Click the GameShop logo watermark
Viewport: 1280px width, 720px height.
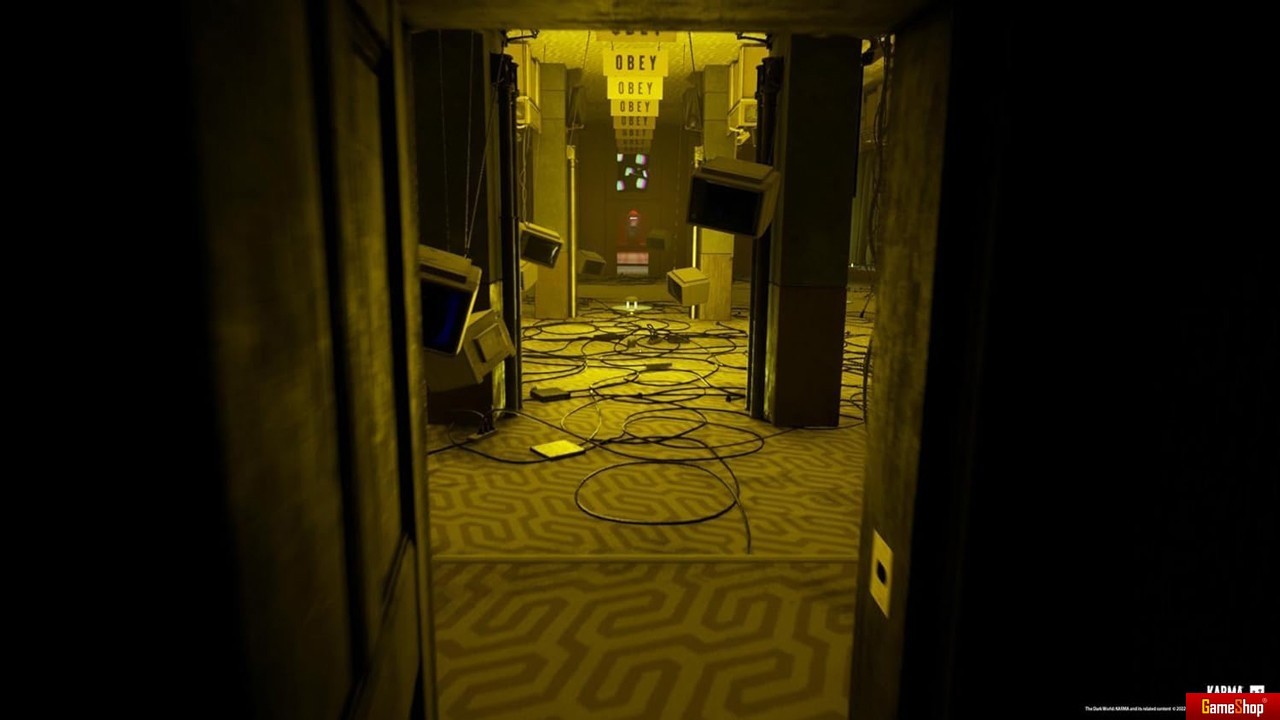tap(1232, 706)
